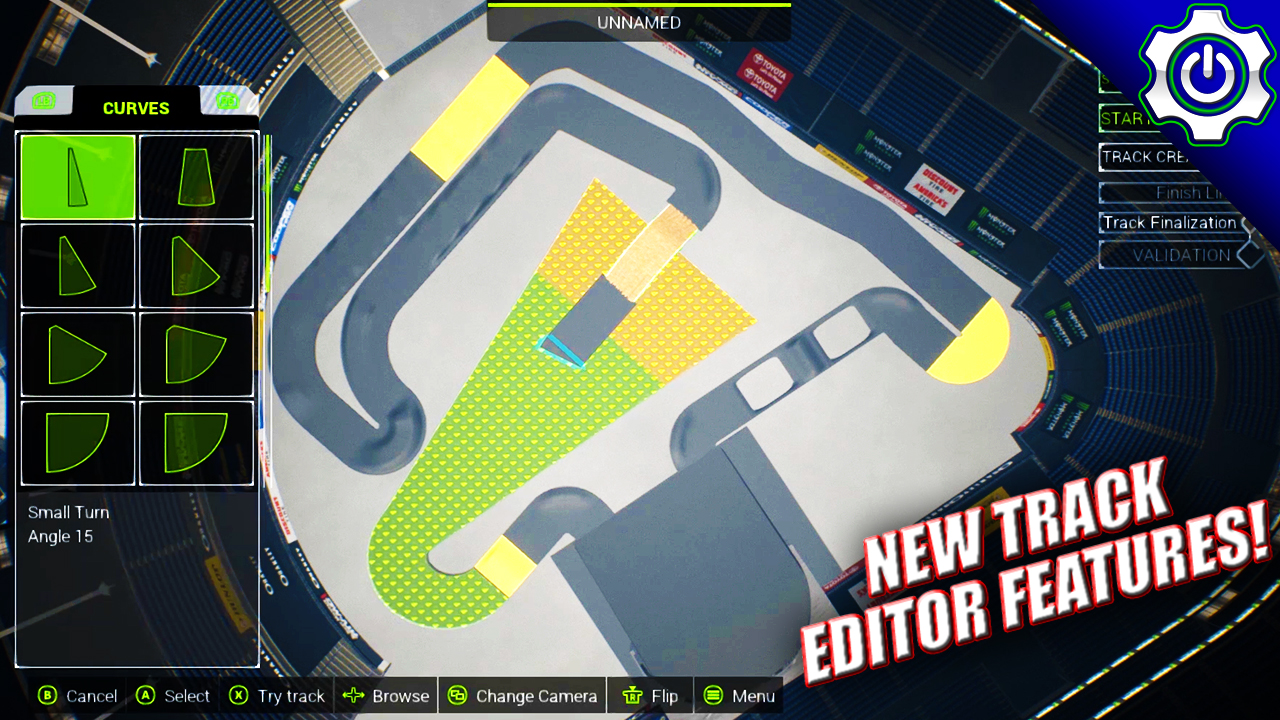
Task: Select the VALIDATION step entry
Action: coord(1180,255)
